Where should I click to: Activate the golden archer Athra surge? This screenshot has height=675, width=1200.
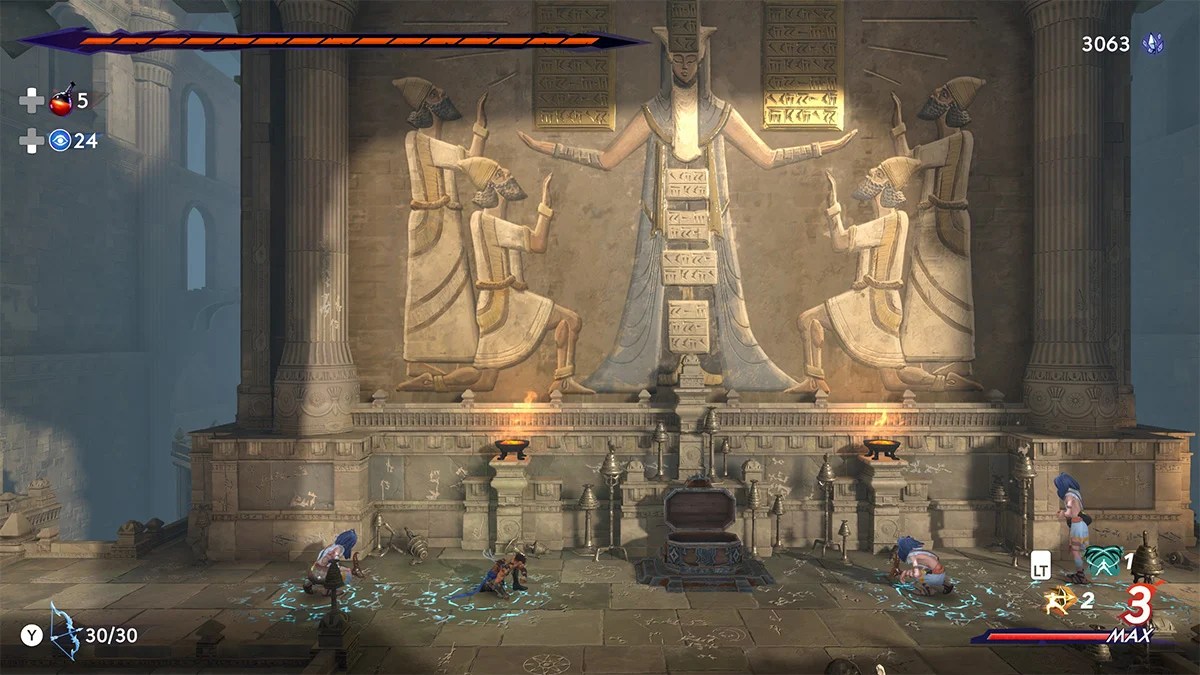pos(1059,600)
